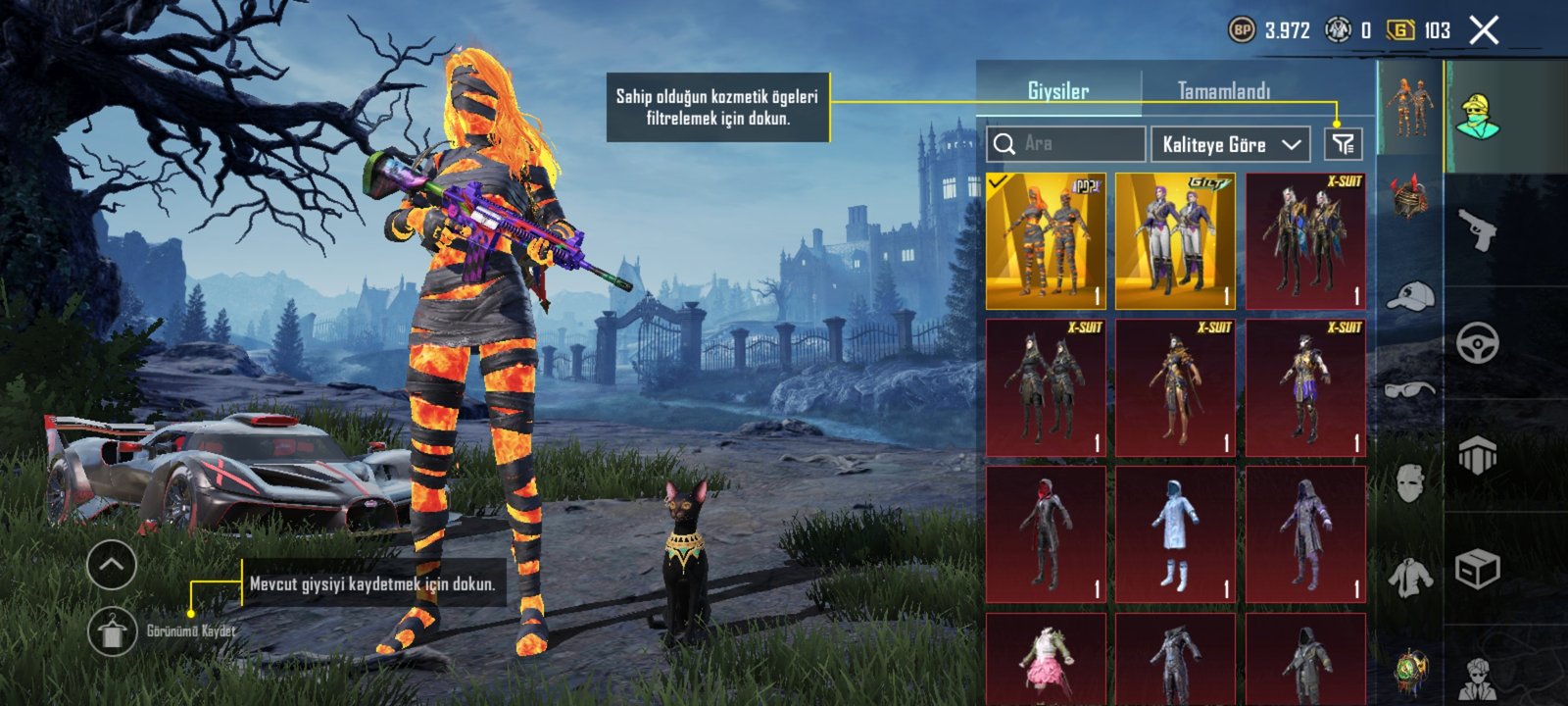Select the face mask category
1568x706 pixels.
(x=1410, y=482)
